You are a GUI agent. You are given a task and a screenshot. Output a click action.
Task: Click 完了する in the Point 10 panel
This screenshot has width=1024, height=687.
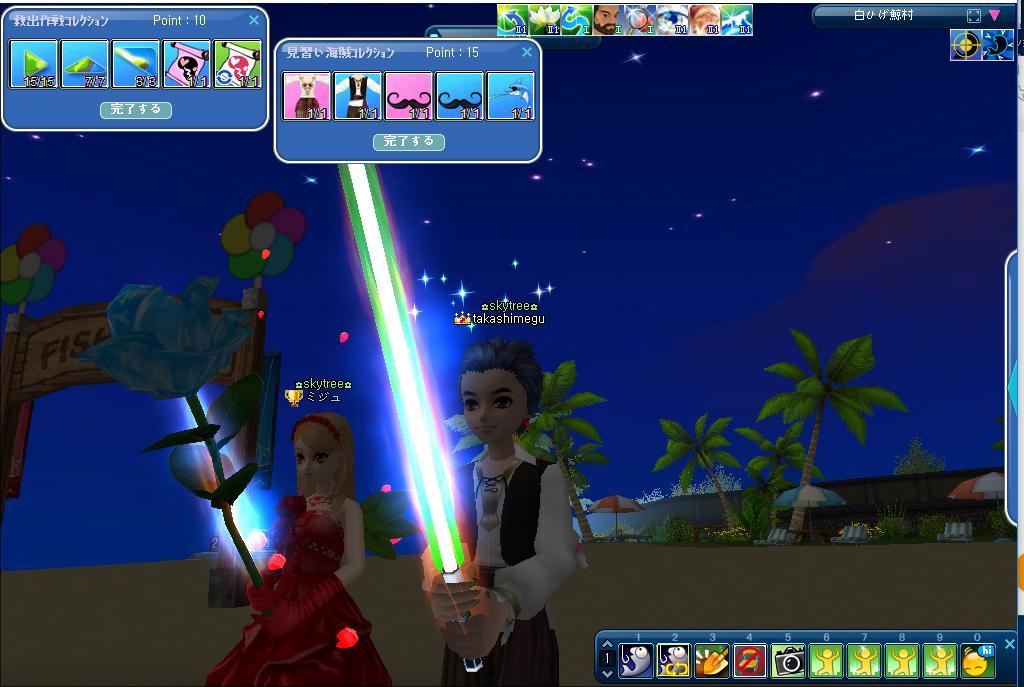(x=136, y=110)
